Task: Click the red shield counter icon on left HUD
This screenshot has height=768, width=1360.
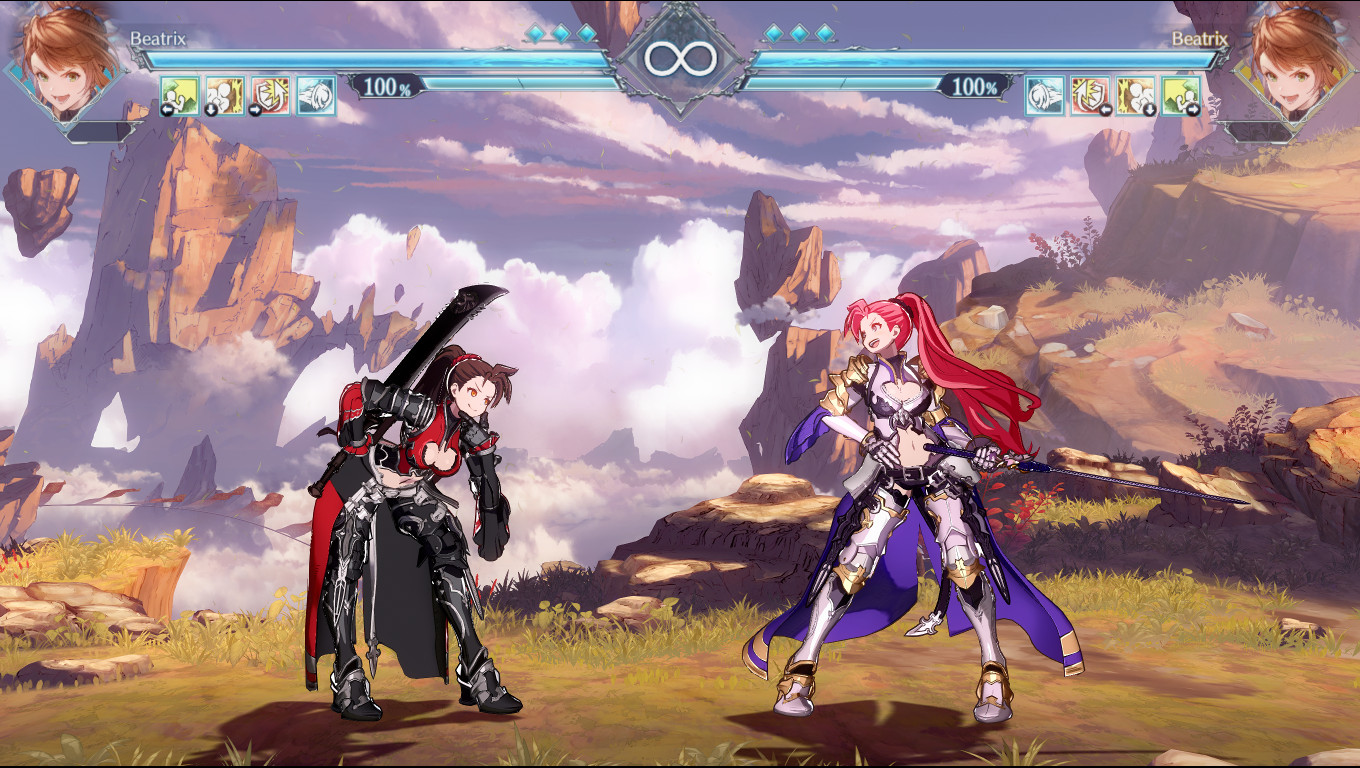Action: pos(270,95)
